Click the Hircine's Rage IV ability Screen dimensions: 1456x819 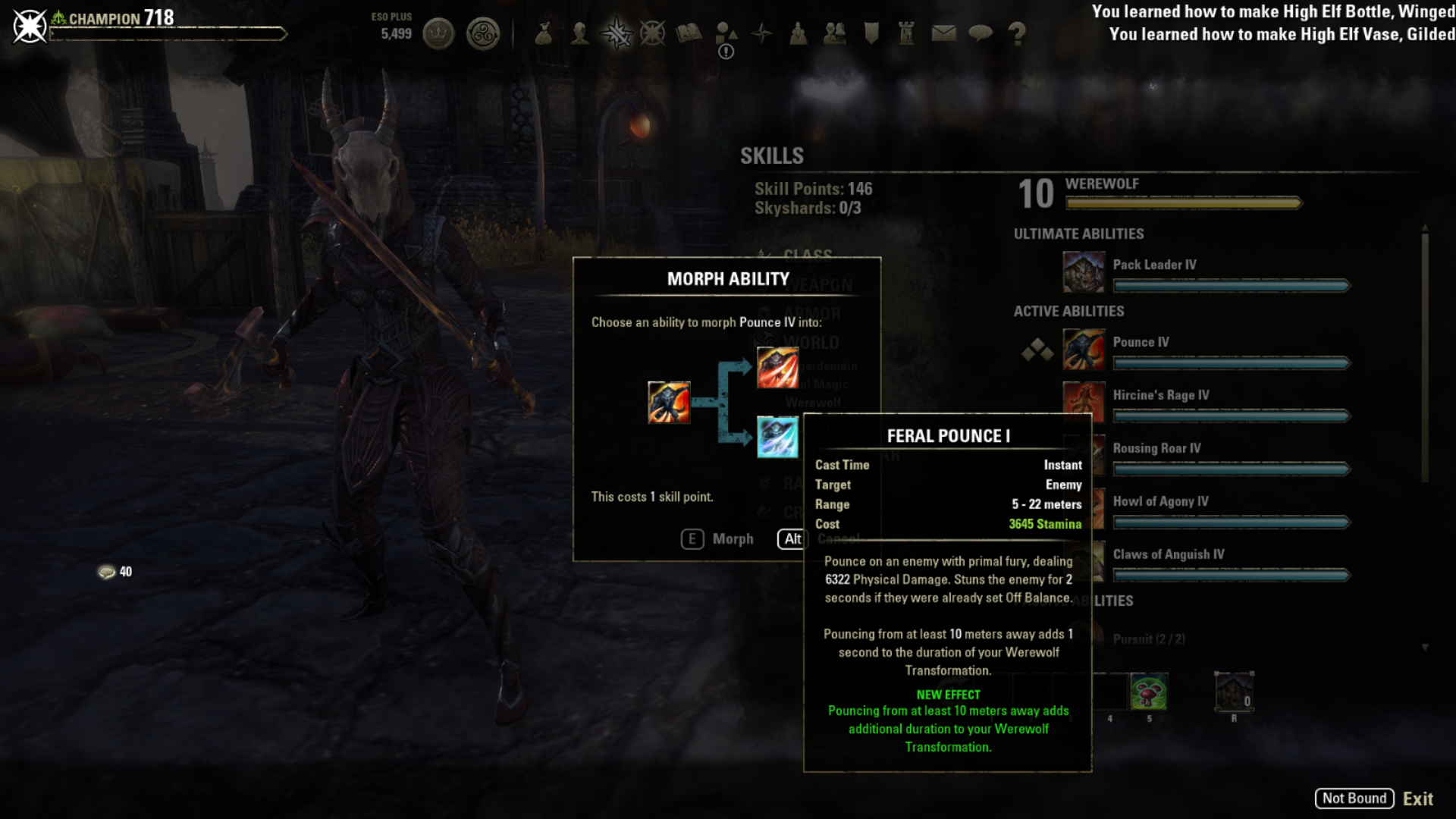pos(1160,395)
